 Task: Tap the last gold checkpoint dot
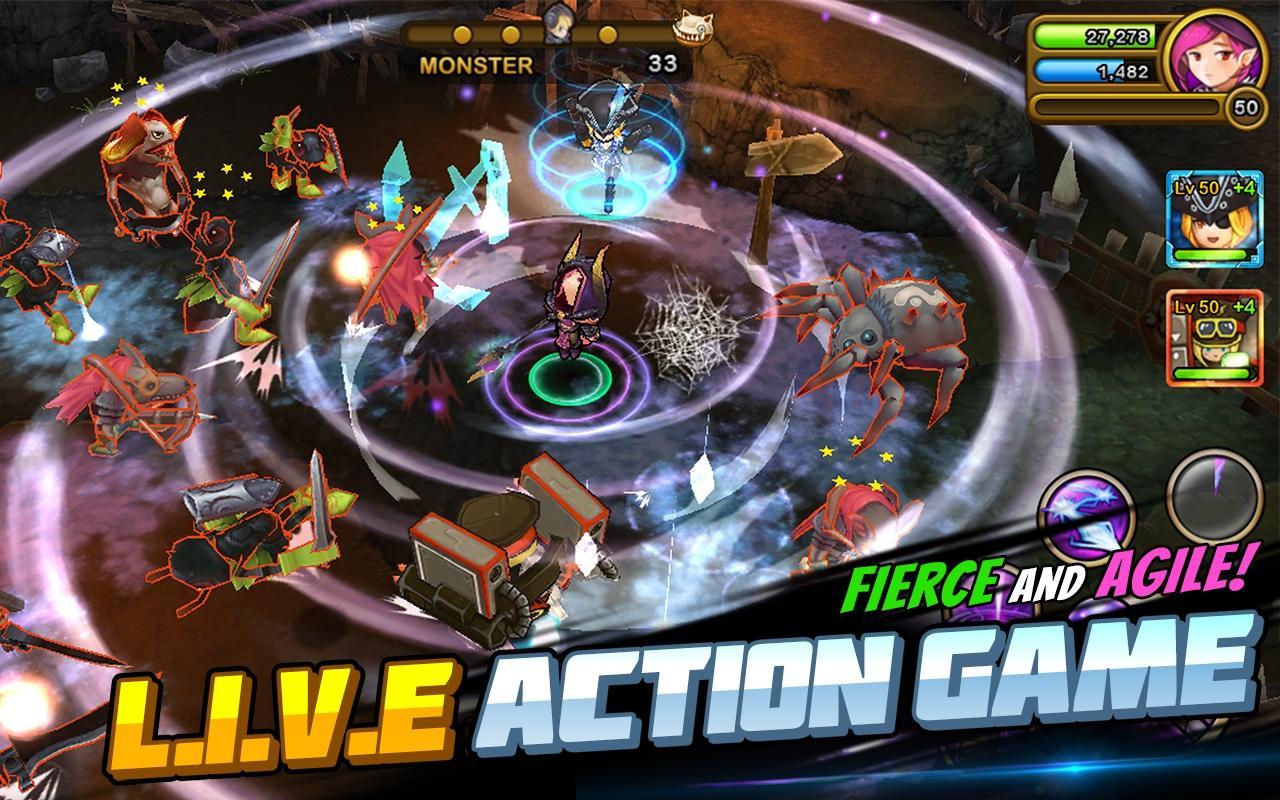[x=607, y=34]
